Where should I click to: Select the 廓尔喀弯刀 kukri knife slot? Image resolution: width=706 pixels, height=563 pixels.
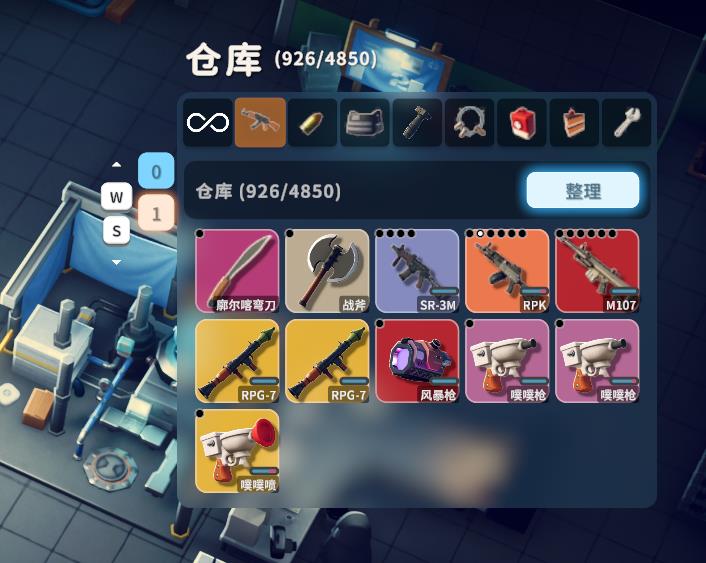click(237, 270)
